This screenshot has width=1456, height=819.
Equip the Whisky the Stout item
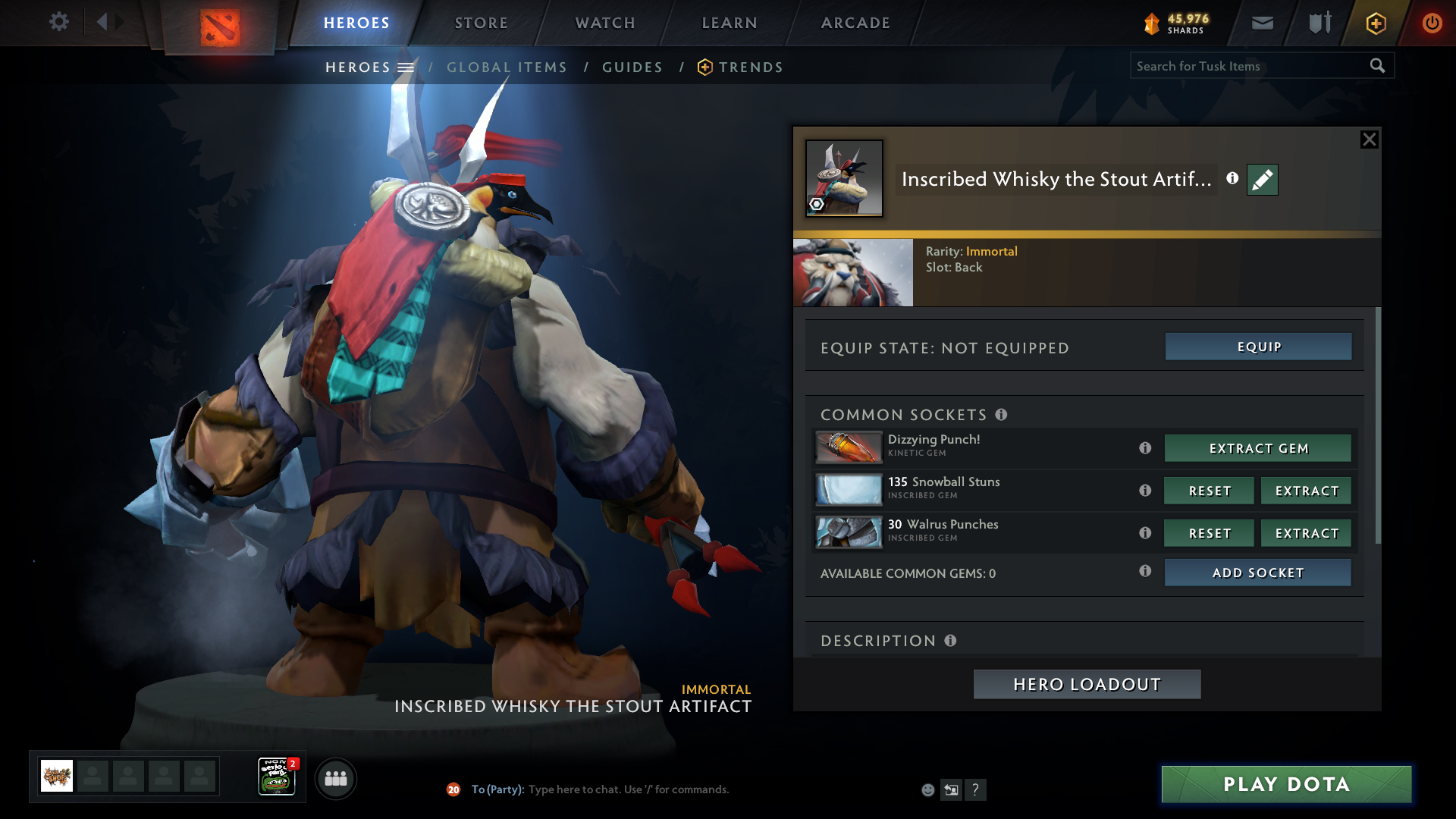tap(1258, 347)
